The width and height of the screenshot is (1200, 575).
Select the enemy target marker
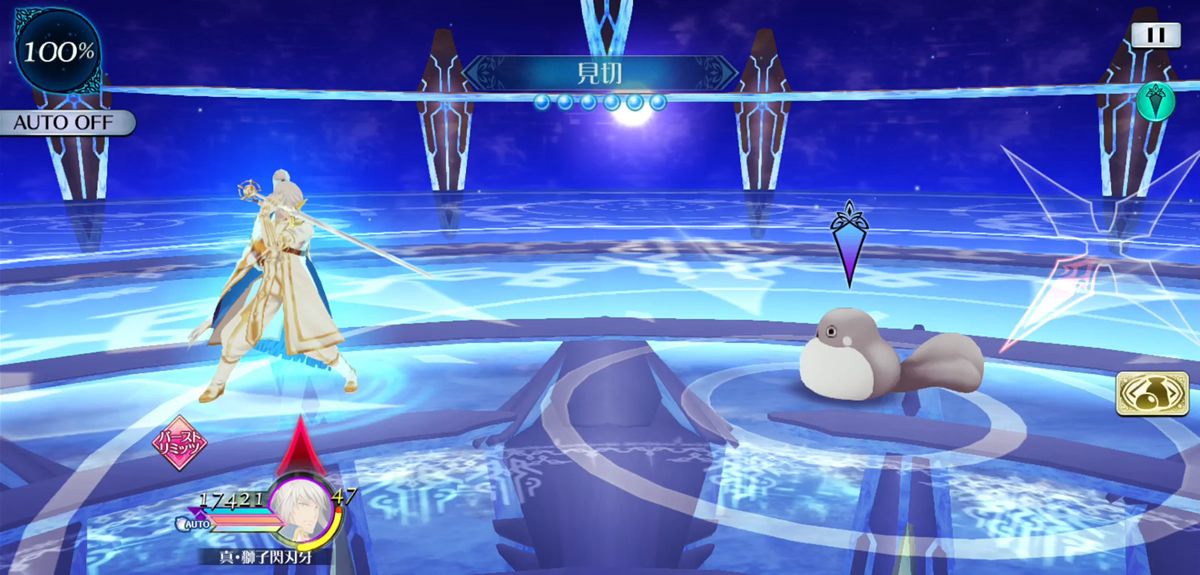pyautogui.click(x=848, y=243)
